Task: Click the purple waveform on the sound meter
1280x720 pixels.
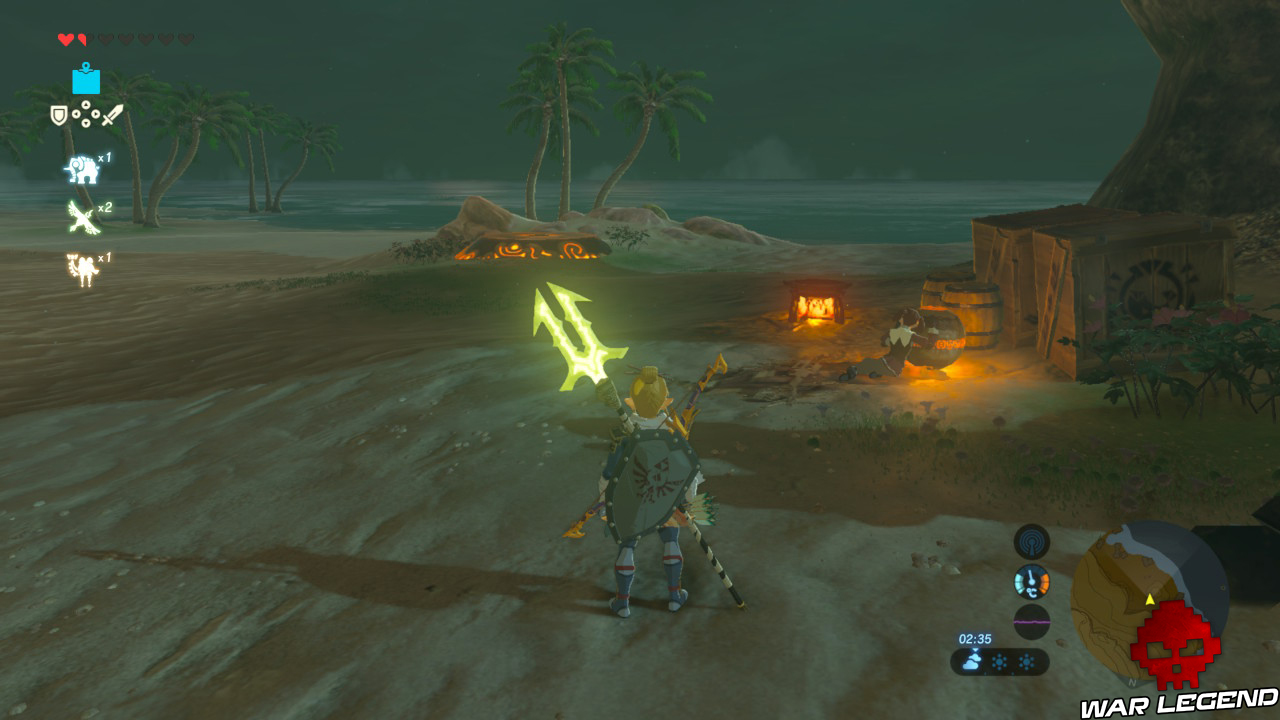Action: point(1032,621)
